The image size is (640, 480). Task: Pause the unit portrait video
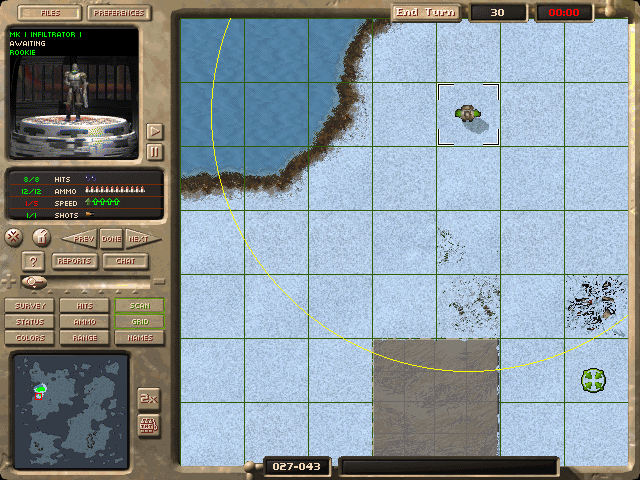(154, 151)
